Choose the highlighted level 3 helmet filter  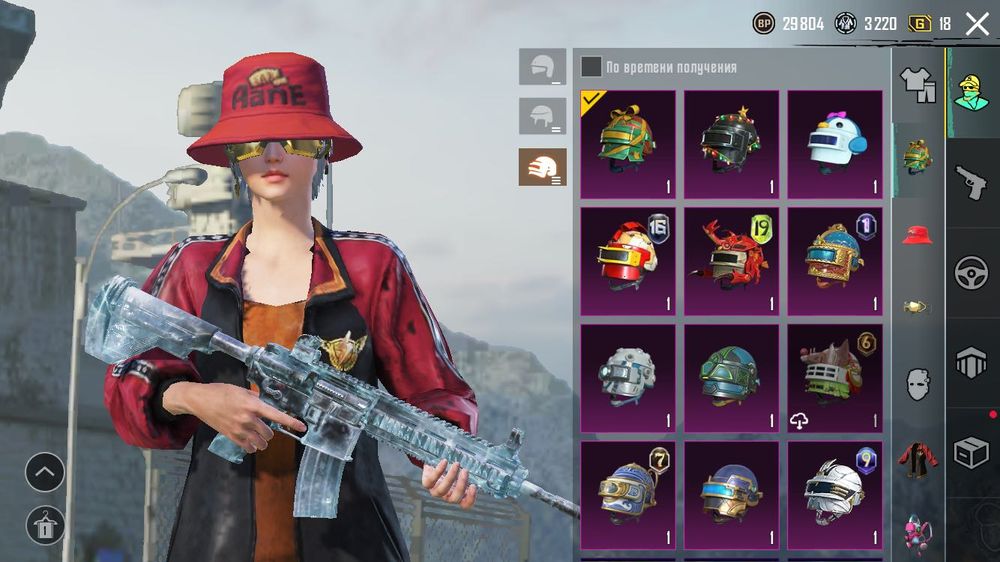pyautogui.click(x=542, y=167)
